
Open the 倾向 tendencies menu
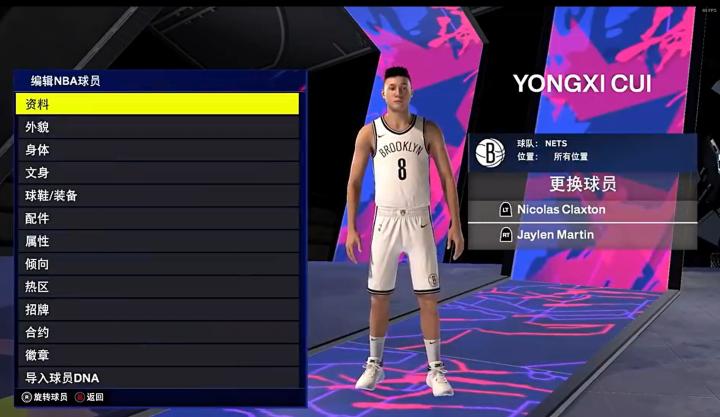(157, 264)
